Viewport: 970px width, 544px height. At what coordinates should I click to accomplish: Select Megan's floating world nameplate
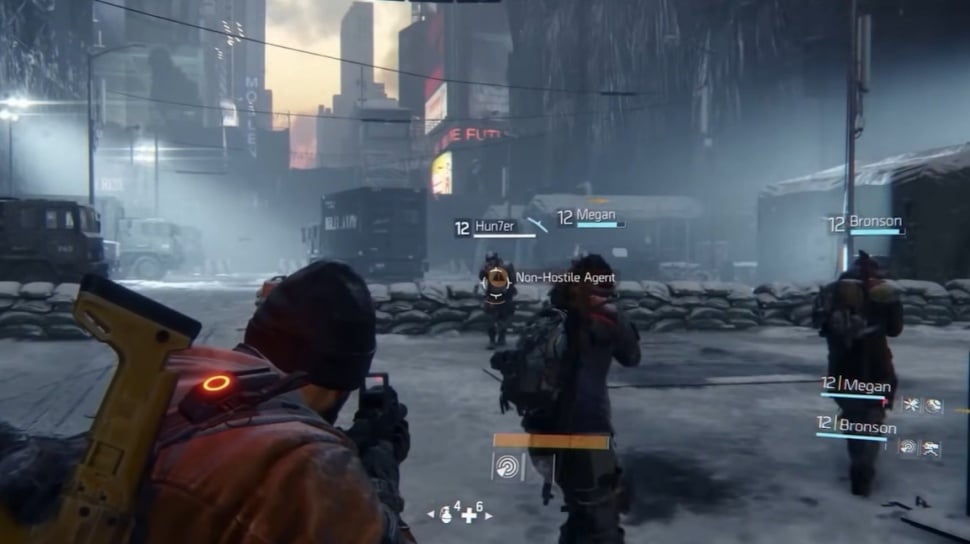590,217
